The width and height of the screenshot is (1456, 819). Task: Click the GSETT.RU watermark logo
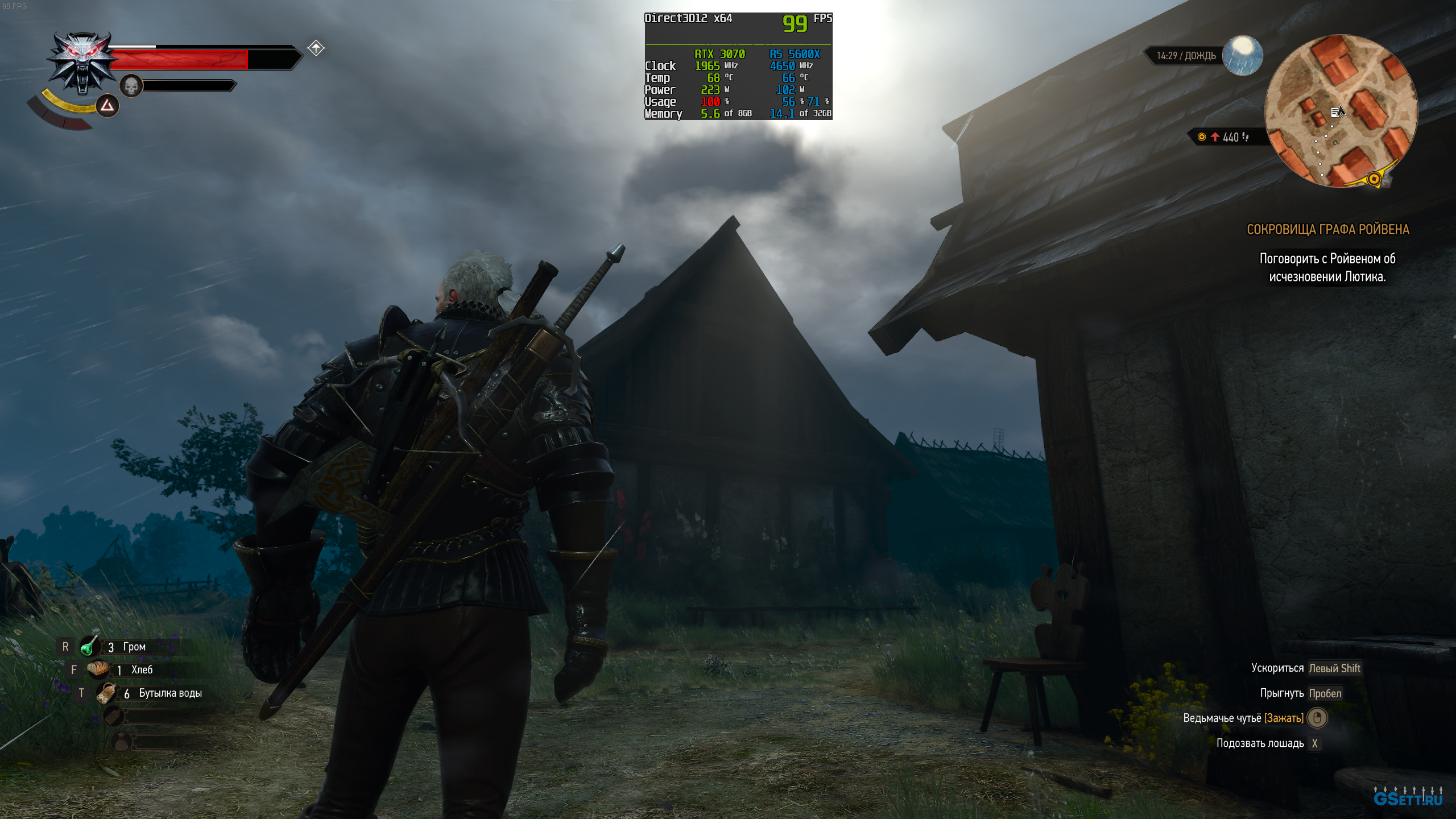1408,797
